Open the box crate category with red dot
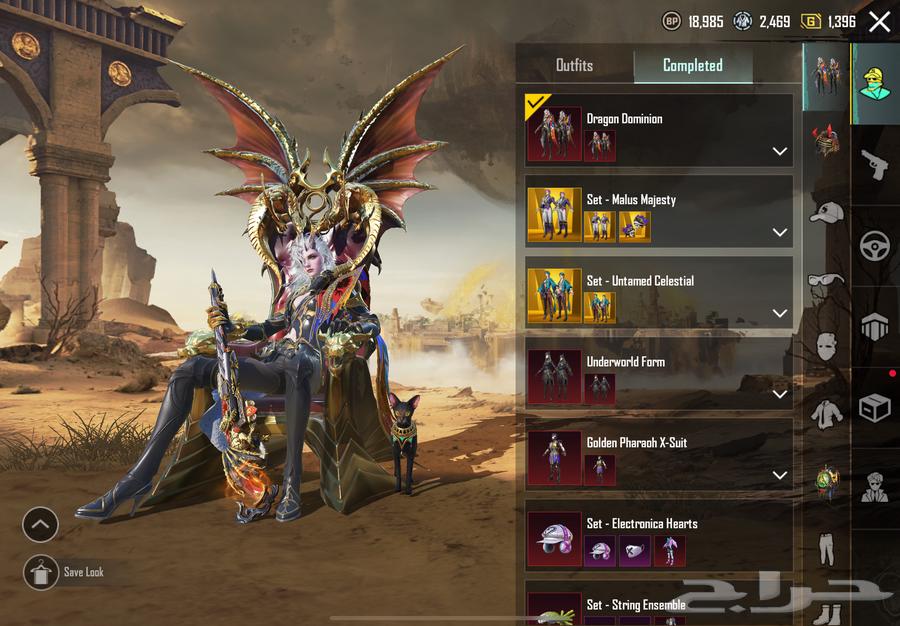This screenshot has height=626, width=900. click(x=875, y=407)
